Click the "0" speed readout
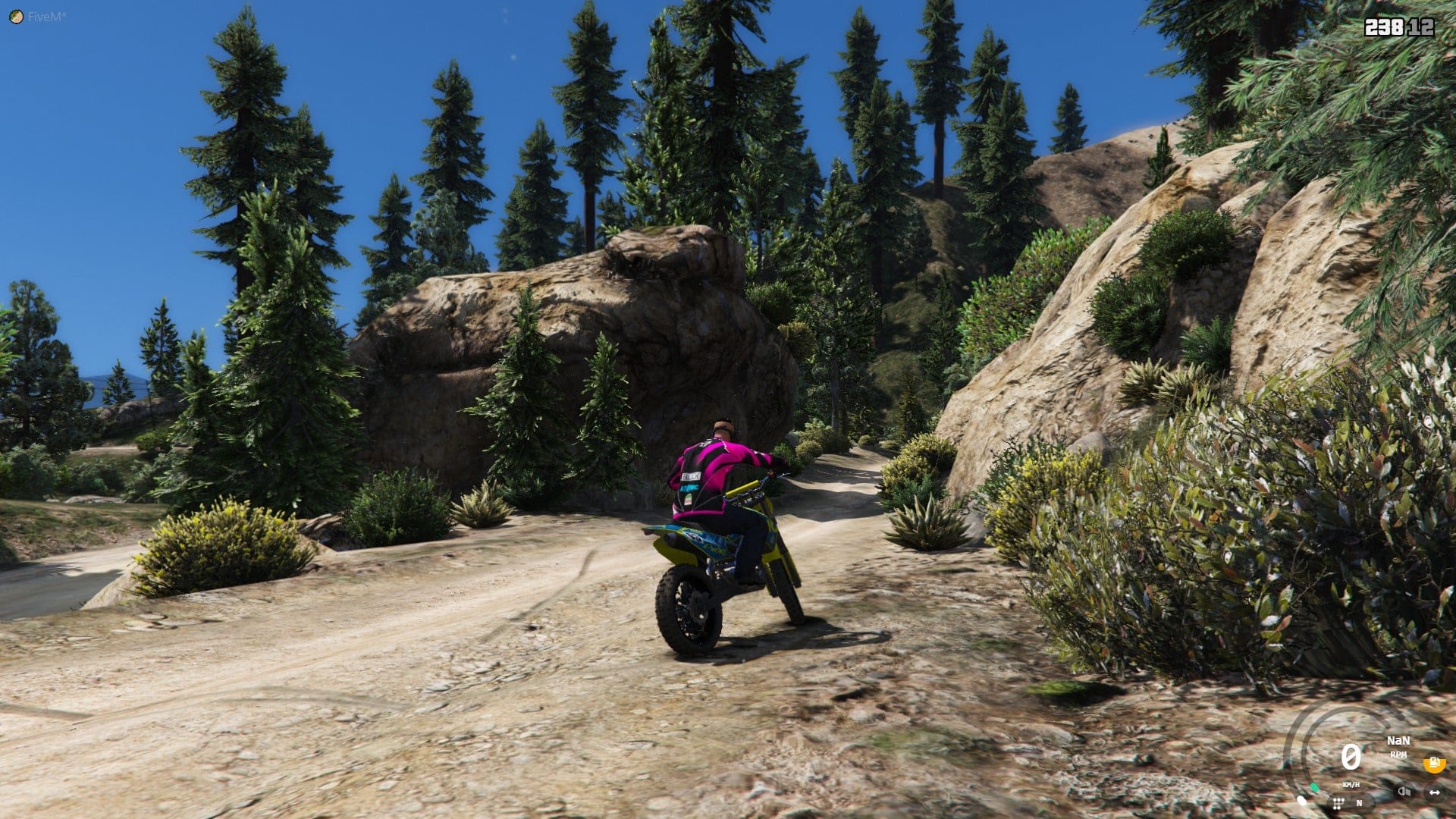Screen dimensions: 1456x819 click(1350, 758)
